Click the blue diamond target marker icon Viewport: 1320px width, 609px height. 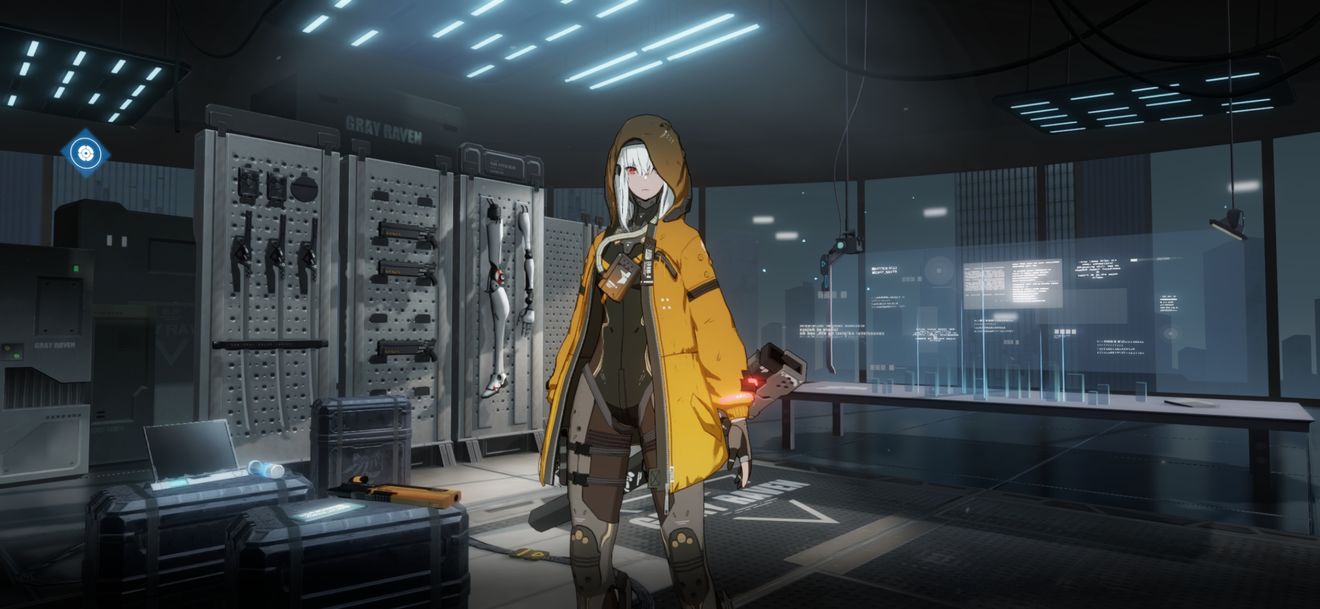(86, 153)
